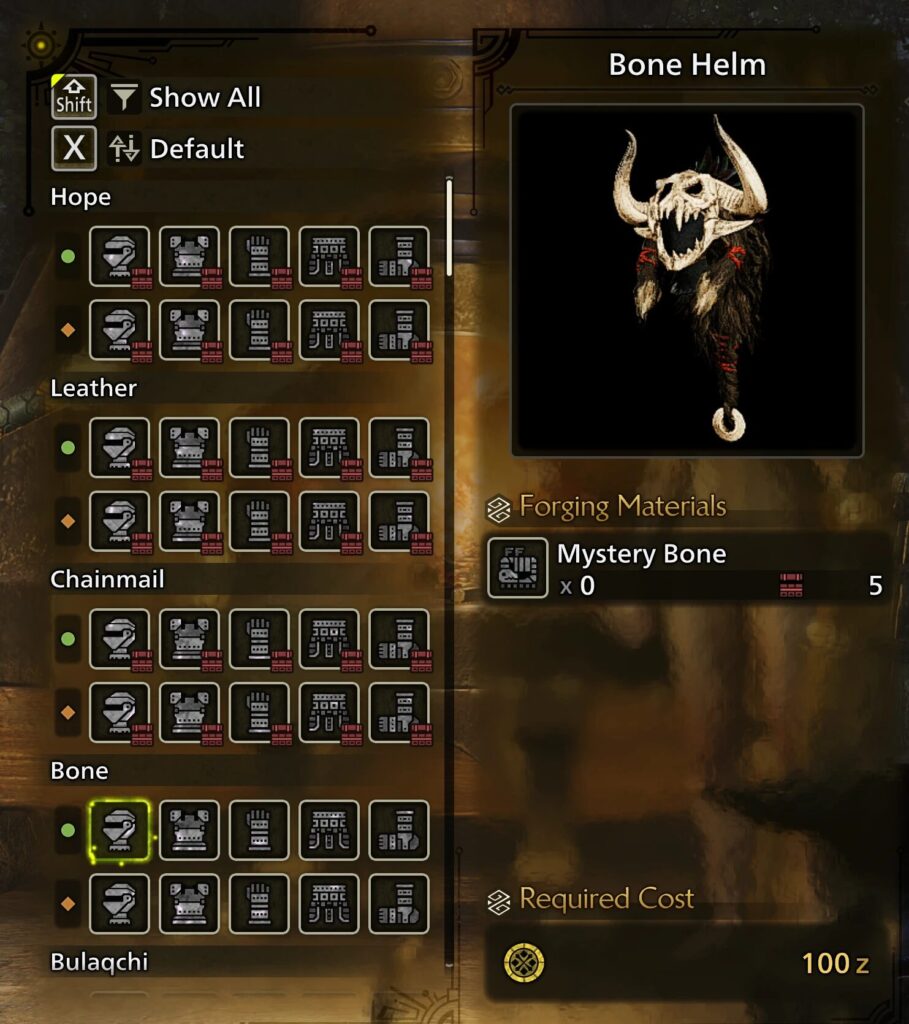Choose Bone helm in orange-diamond row
909x1024 pixels.
click(120, 904)
